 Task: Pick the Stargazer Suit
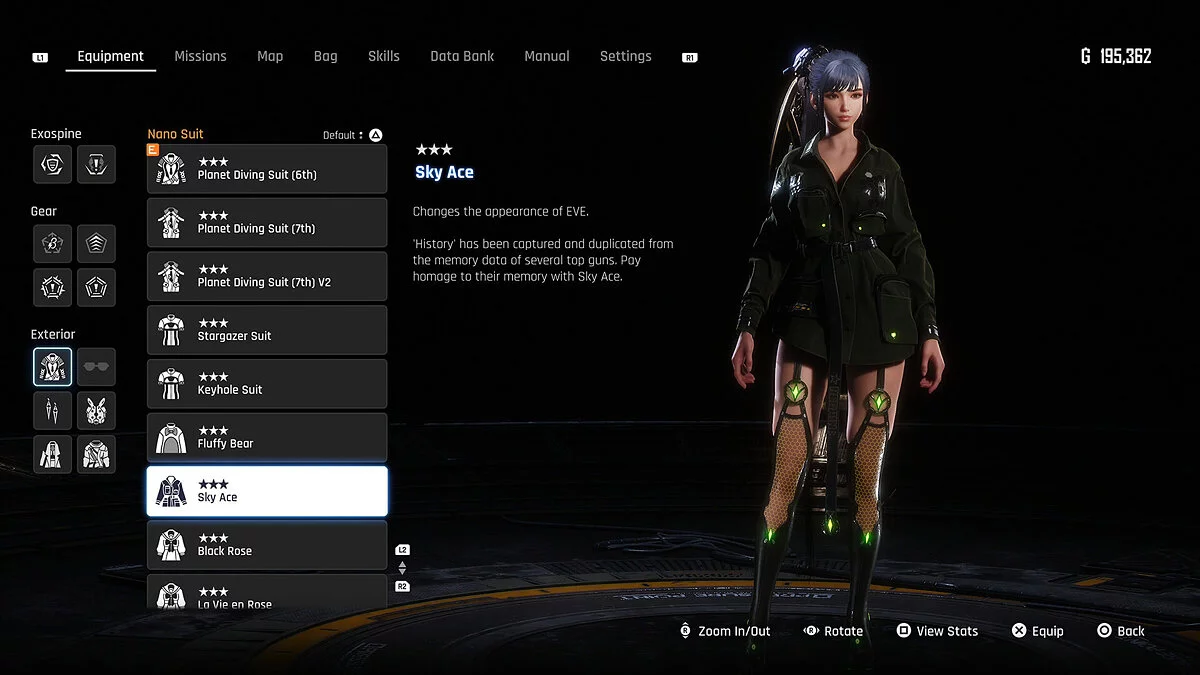267,330
